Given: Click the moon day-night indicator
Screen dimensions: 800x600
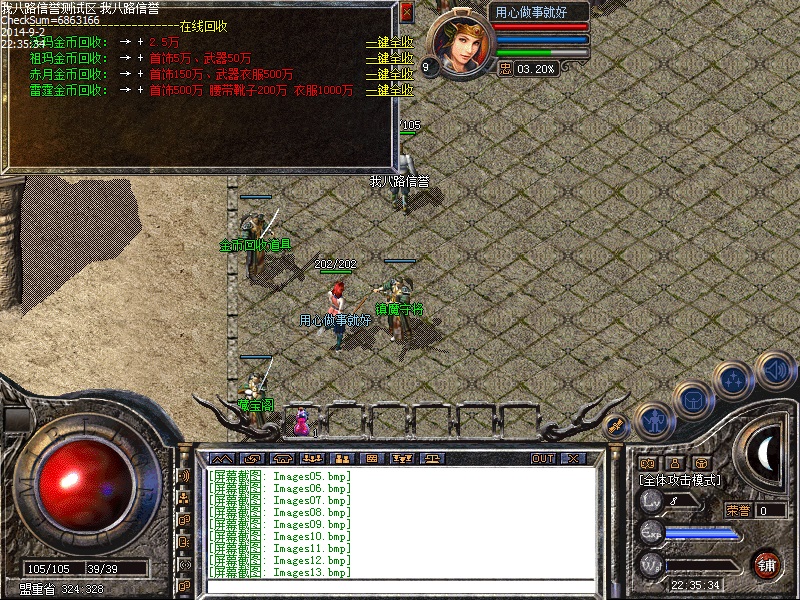Looking at the screenshot, I should tap(766, 455).
